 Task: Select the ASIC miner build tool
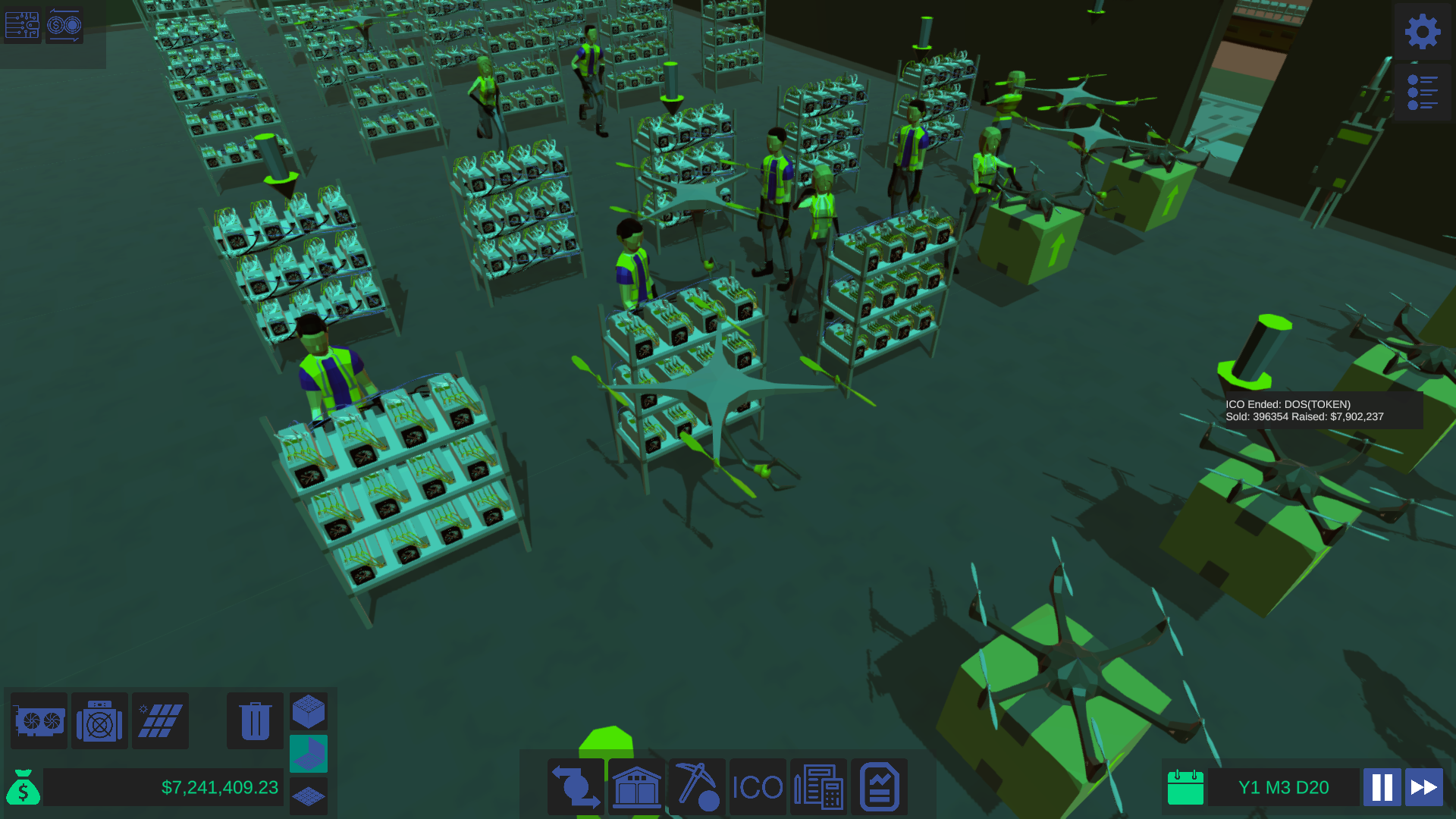tap(99, 721)
